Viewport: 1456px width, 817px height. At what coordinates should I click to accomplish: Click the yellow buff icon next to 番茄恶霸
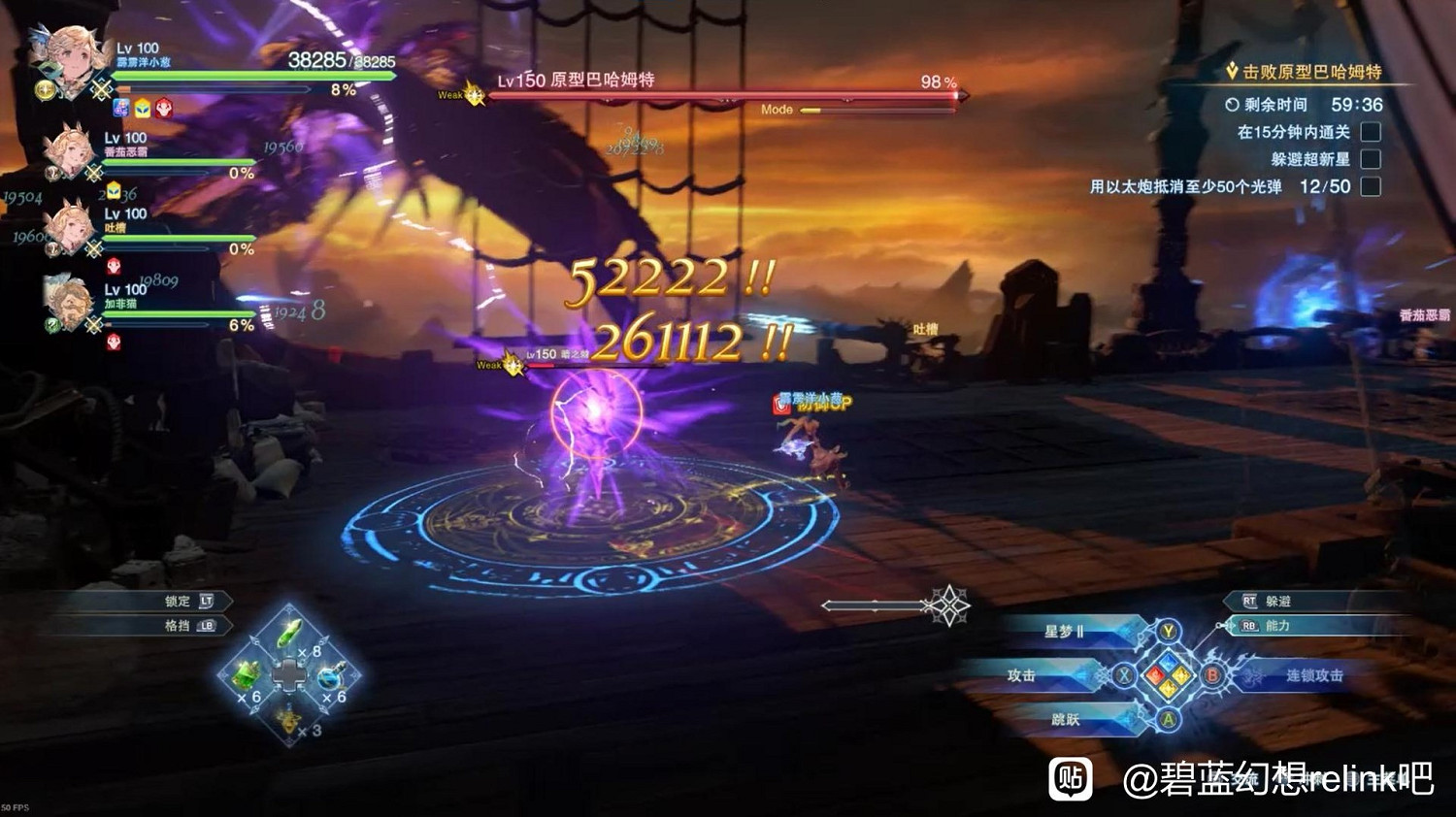[x=114, y=189]
